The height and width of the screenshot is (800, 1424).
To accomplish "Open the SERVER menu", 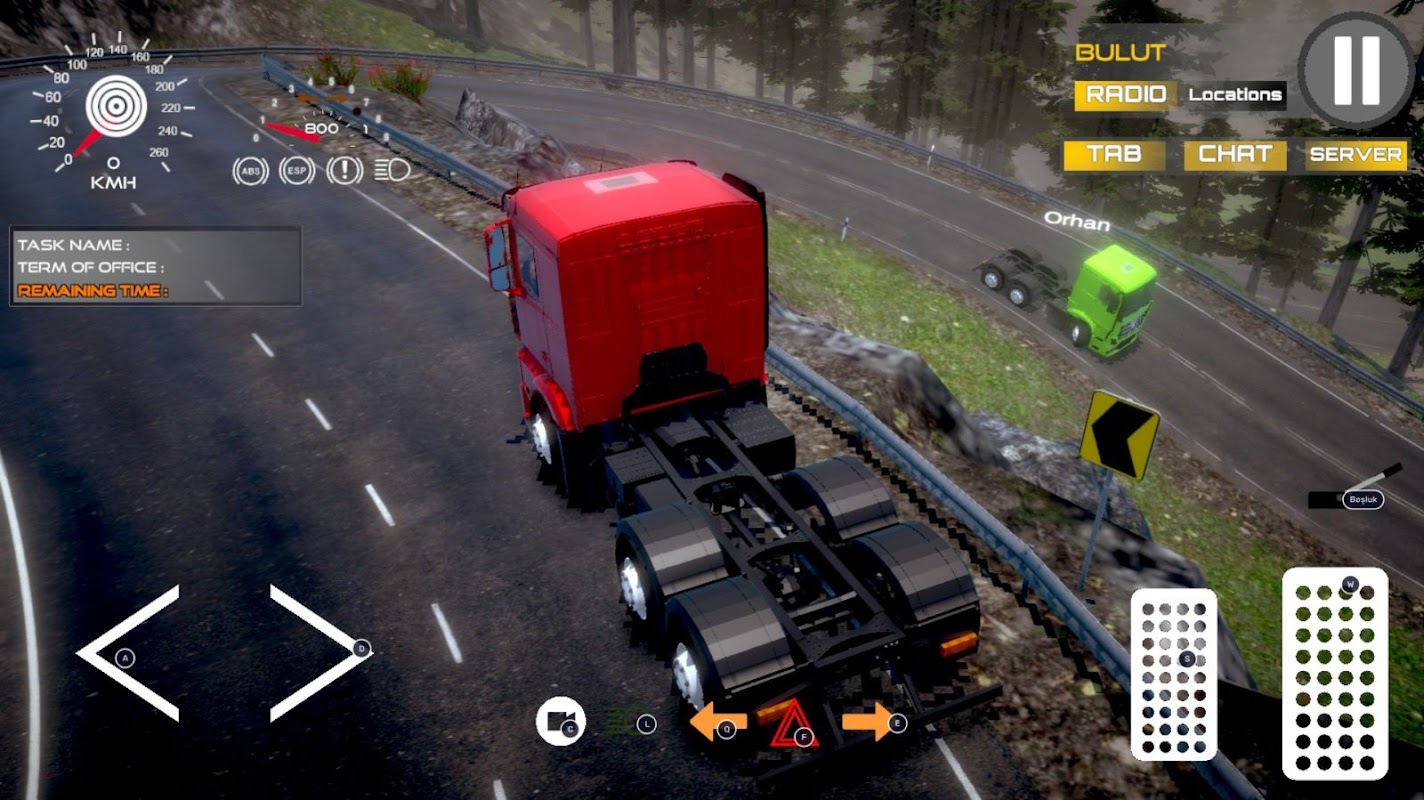I will 1356,155.
